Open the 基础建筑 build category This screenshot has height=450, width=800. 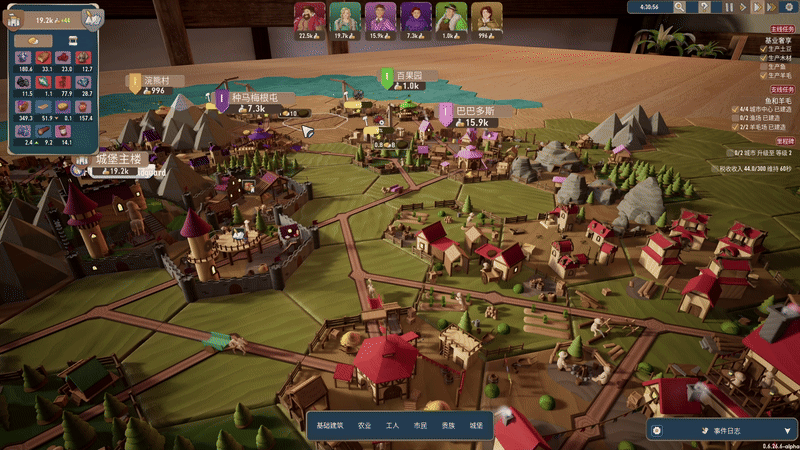330,425
